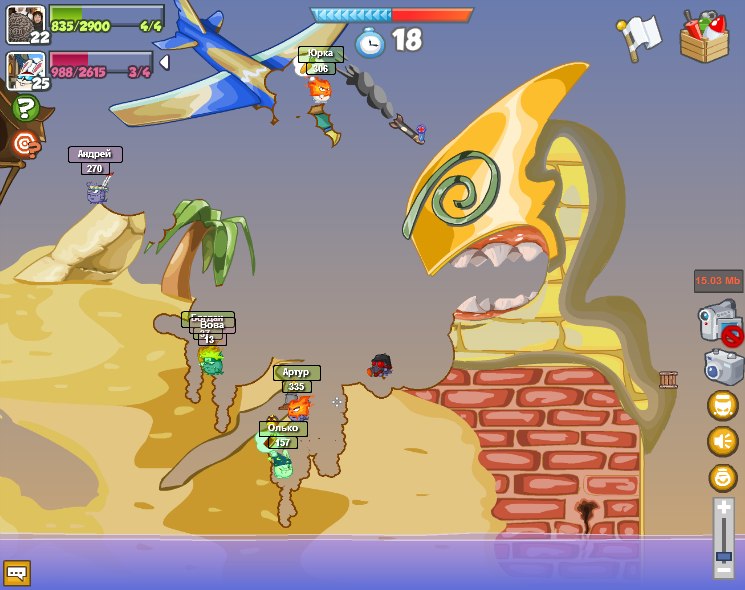Select the level 25 team avatar
The image size is (745, 590).
point(24,68)
